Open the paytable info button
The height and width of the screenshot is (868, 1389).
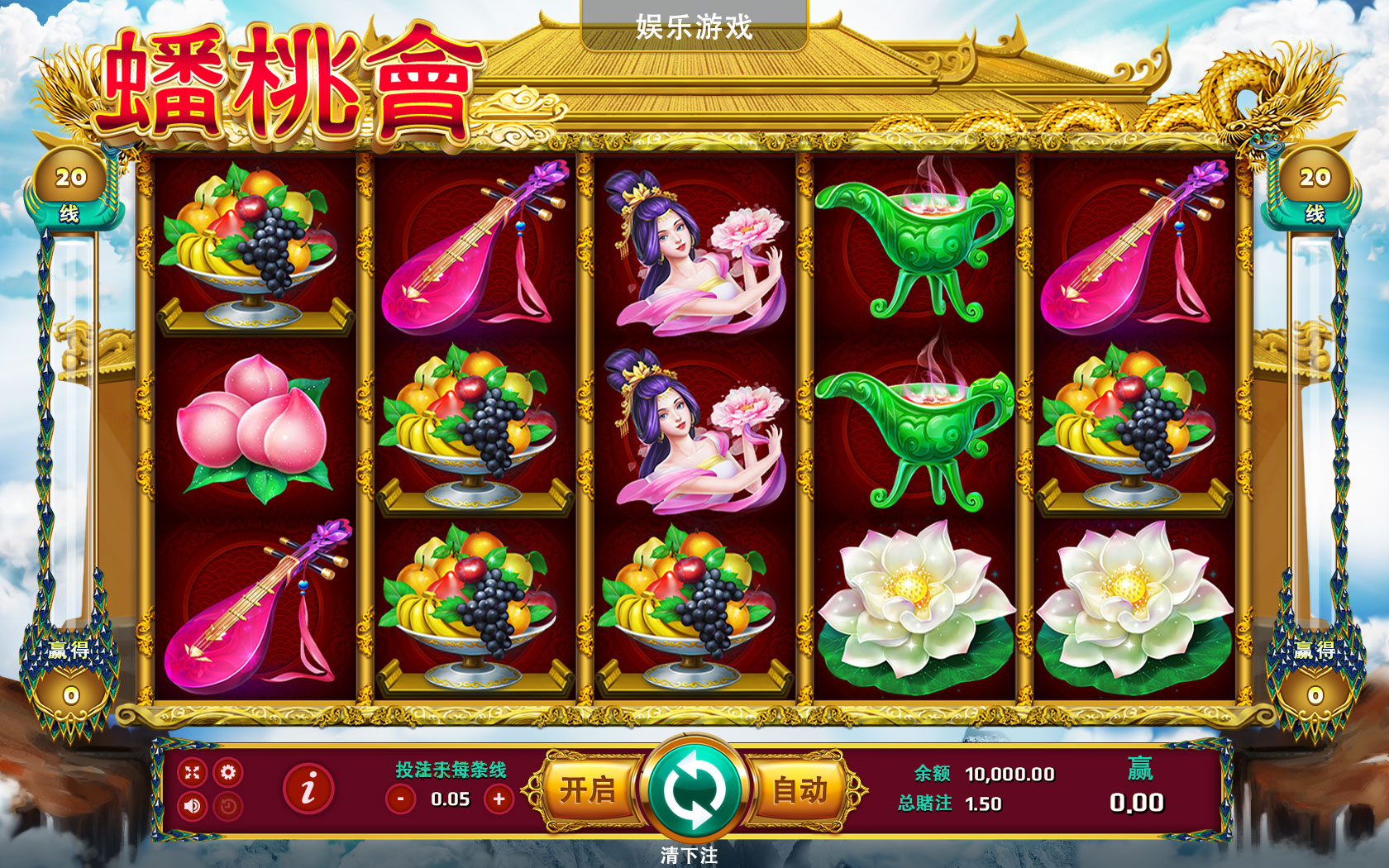click(x=308, y=789)
